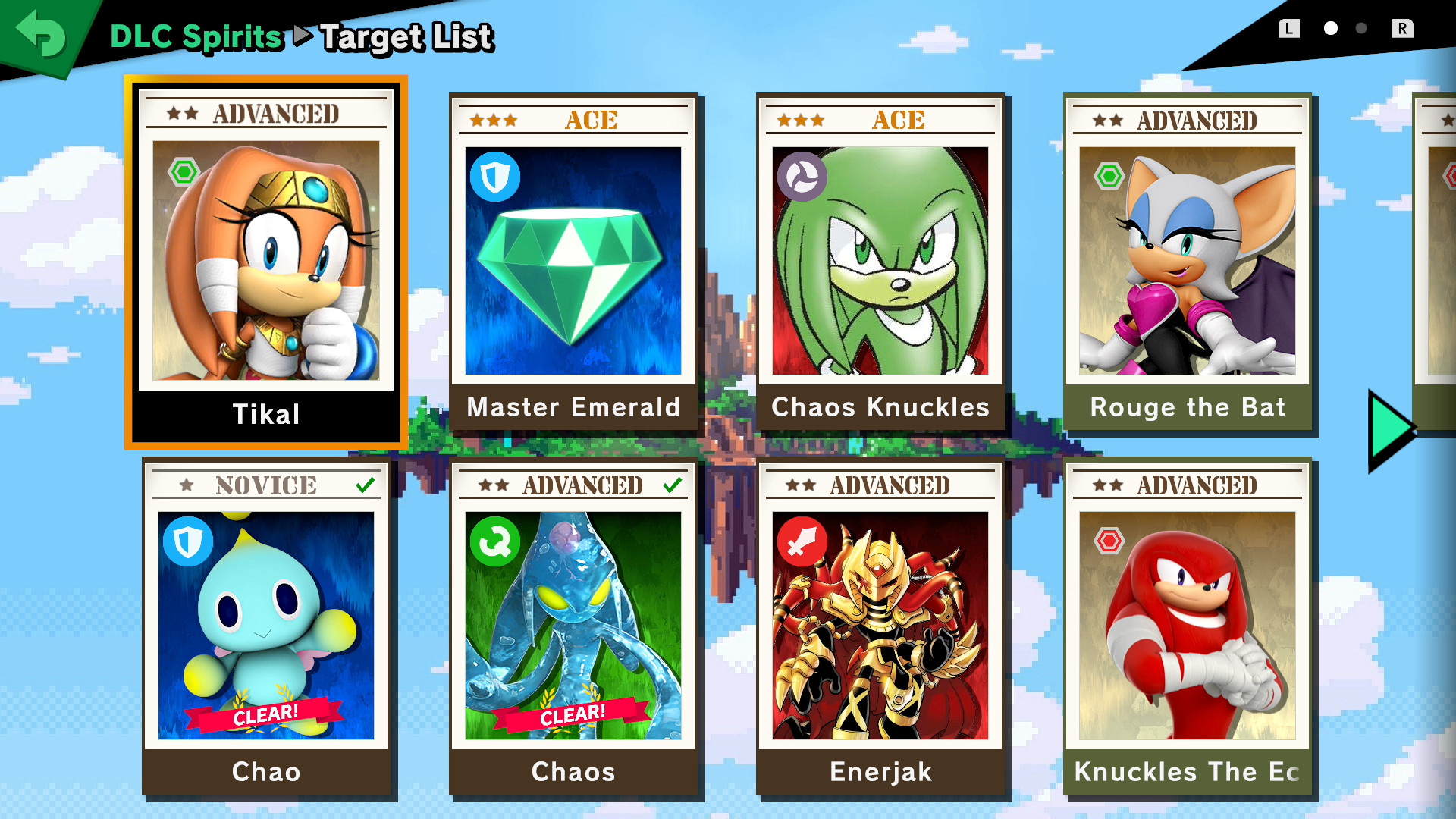Screen dimensions: 1456x819
Task: Click the L shoulder button indicator
Action: (x=1289, y=28)
